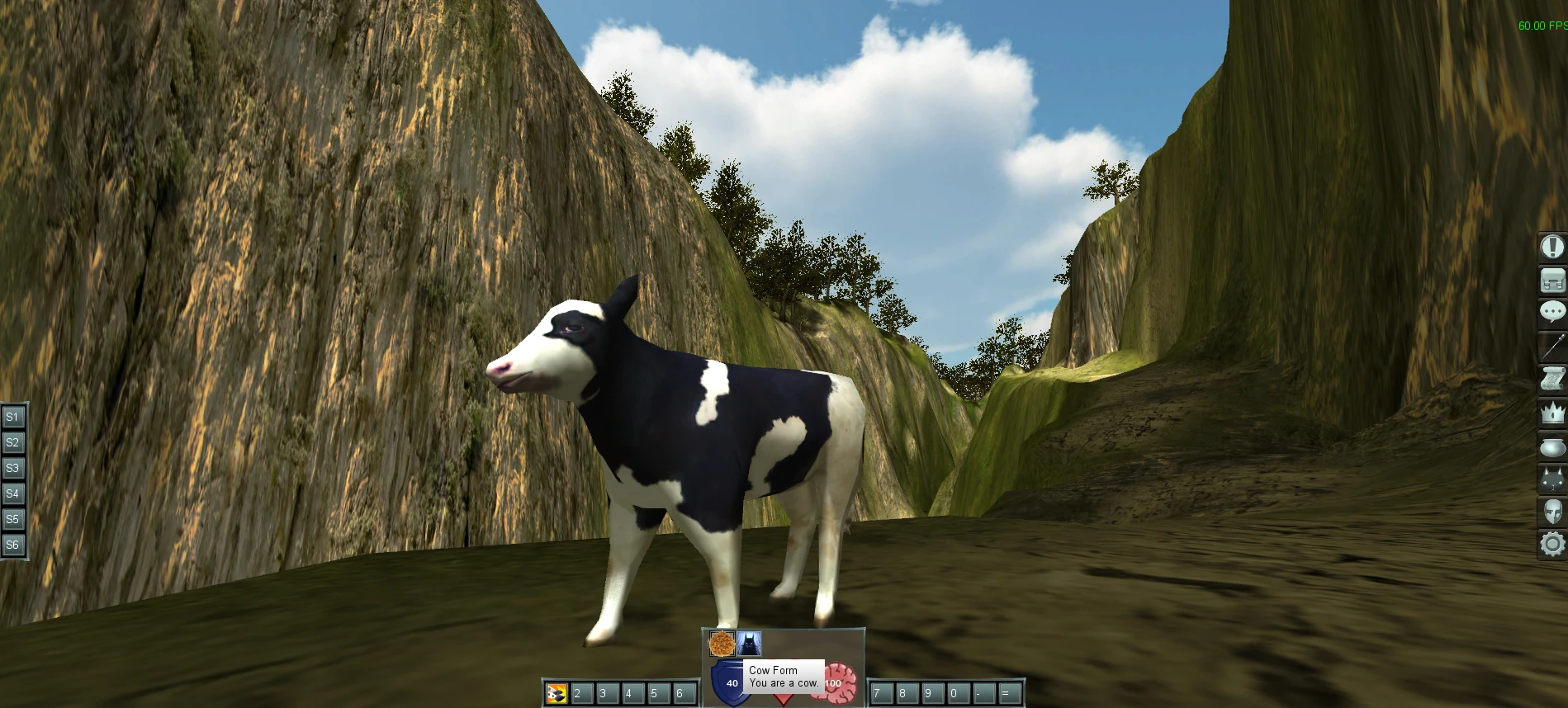The height and width of the screenshot is (708, 1568).
Task: Click the blue shield showing 40
Action: [729, 683]
